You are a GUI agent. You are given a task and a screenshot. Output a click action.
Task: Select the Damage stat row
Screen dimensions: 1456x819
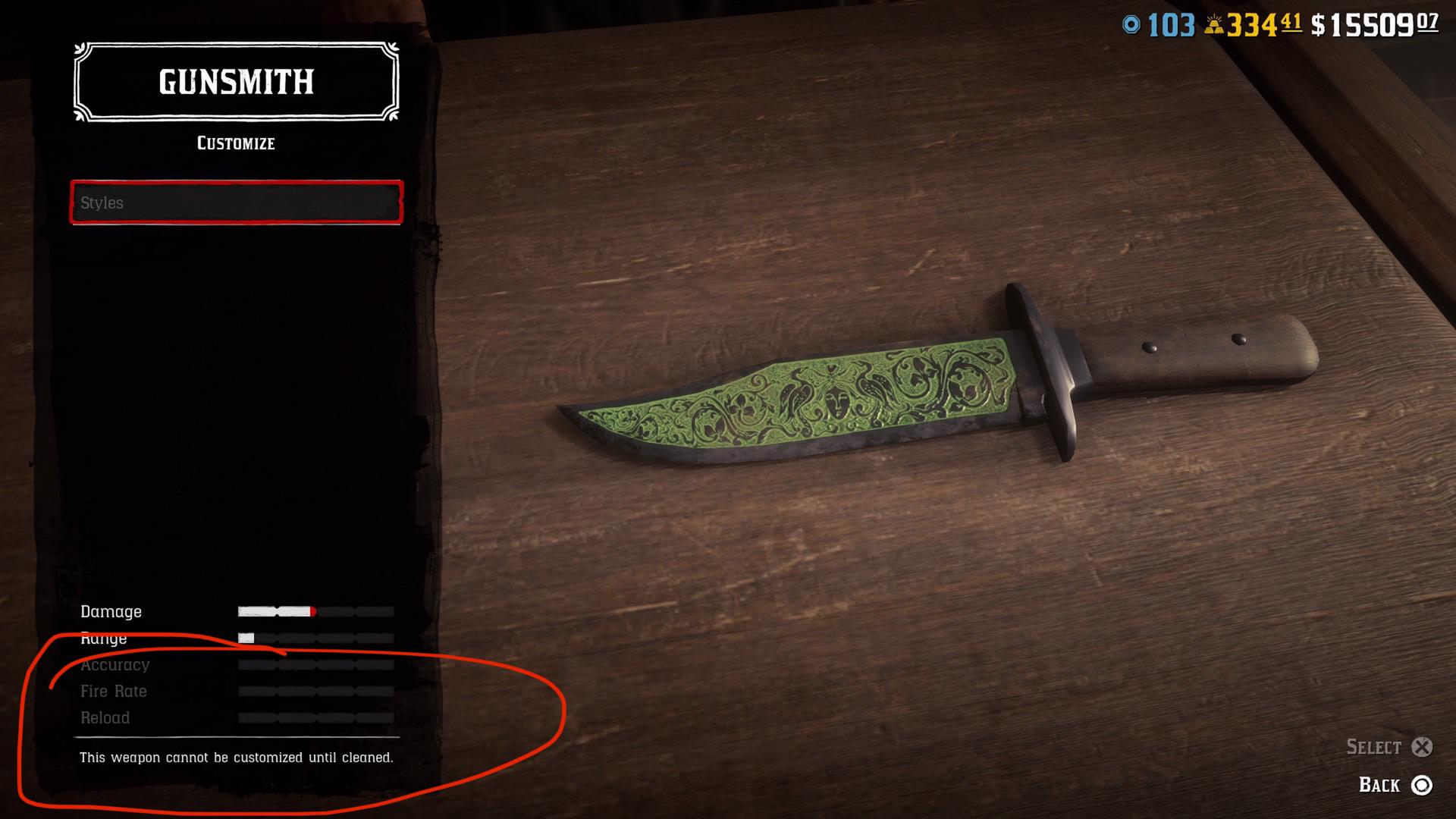coord(111,612)
